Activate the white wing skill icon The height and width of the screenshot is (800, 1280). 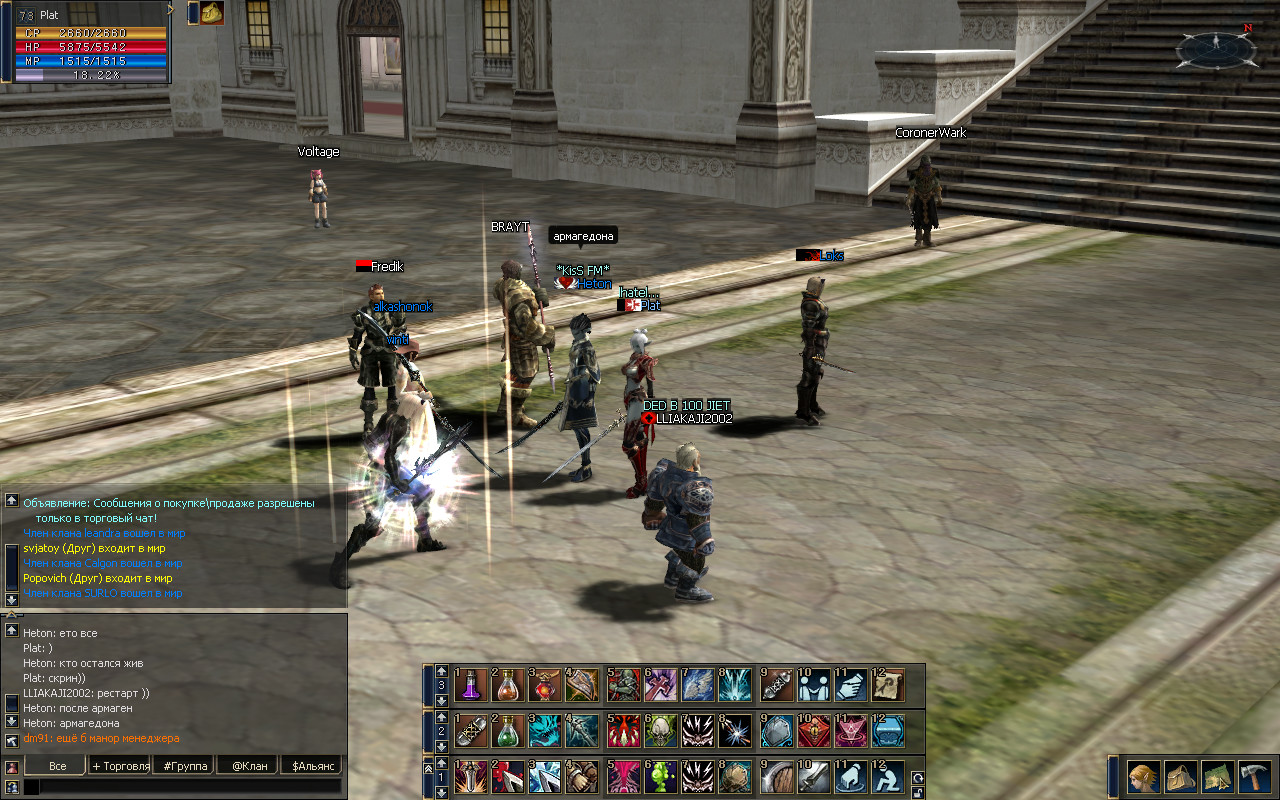pyautogui.click(x=697, y=685)
